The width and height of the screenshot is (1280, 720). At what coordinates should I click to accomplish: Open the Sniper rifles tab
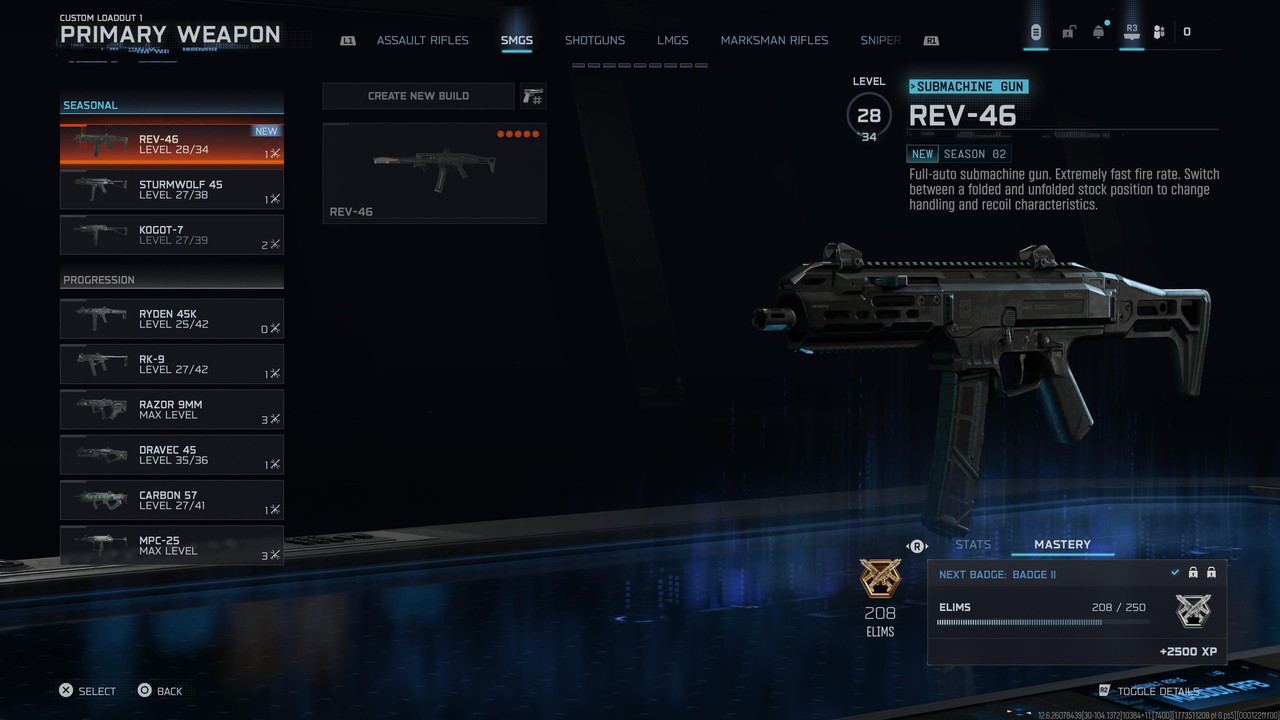tap(880, 41)
